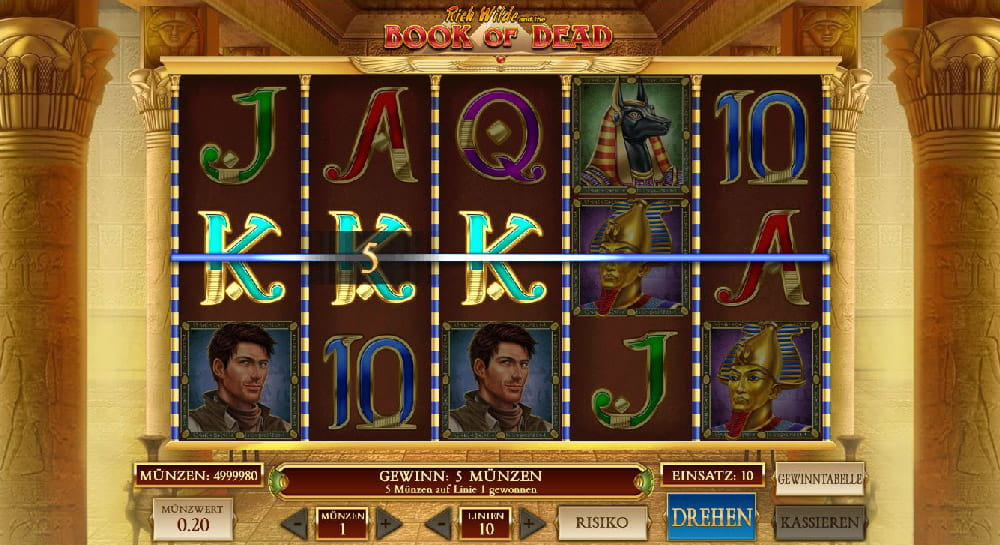Reduce the number of Linien
This screenshot has width=1000, height=545.
click(x=439, y=523)
